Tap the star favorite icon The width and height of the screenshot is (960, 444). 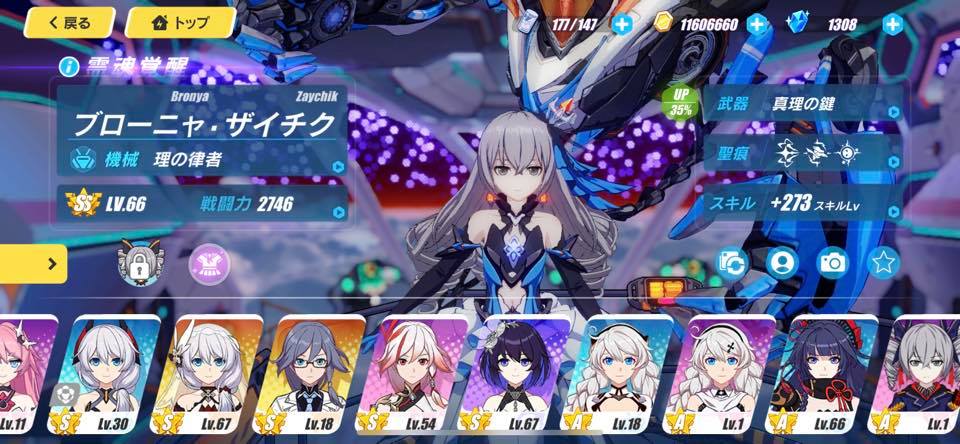pos(882,263)
